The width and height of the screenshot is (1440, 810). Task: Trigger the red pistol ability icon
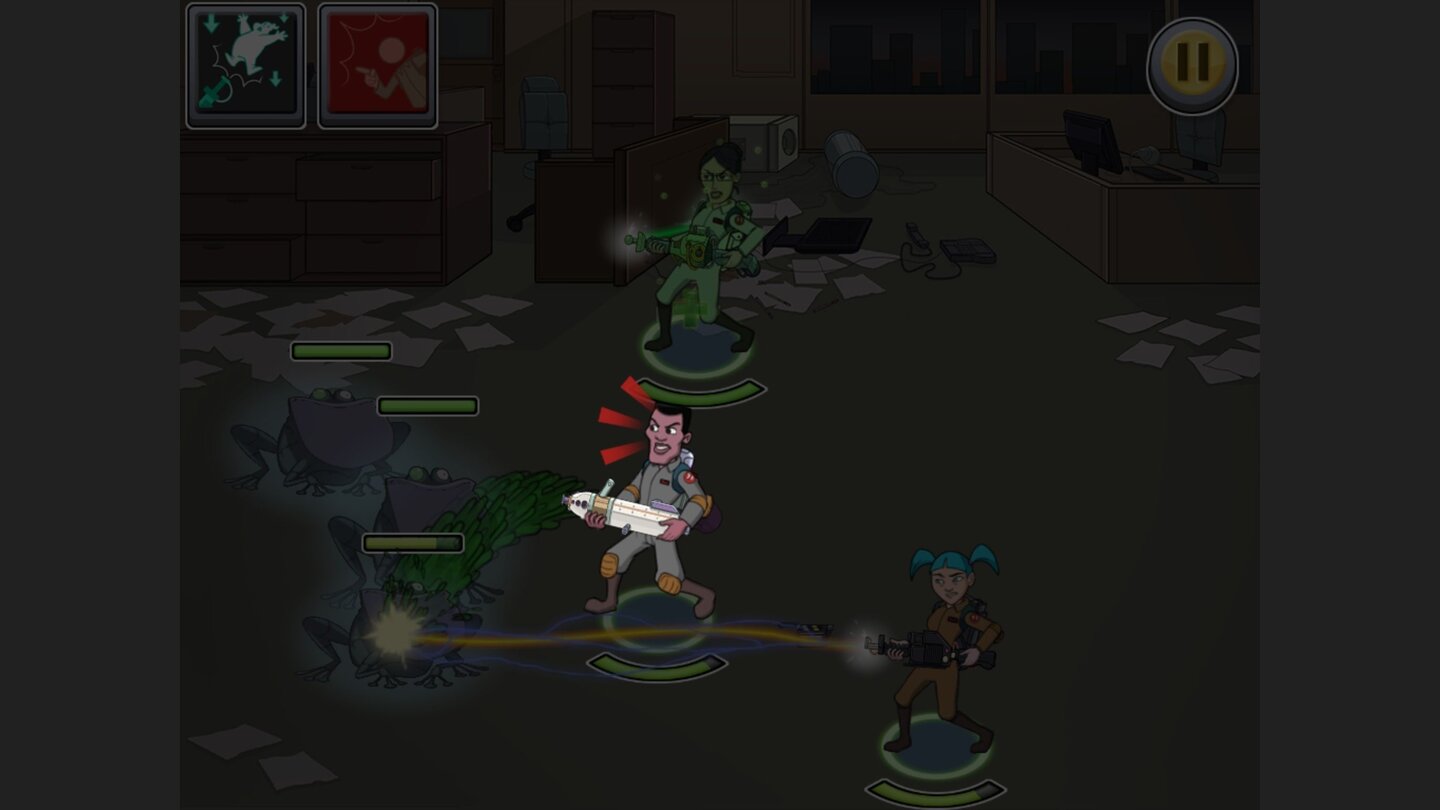coord(377,63)
